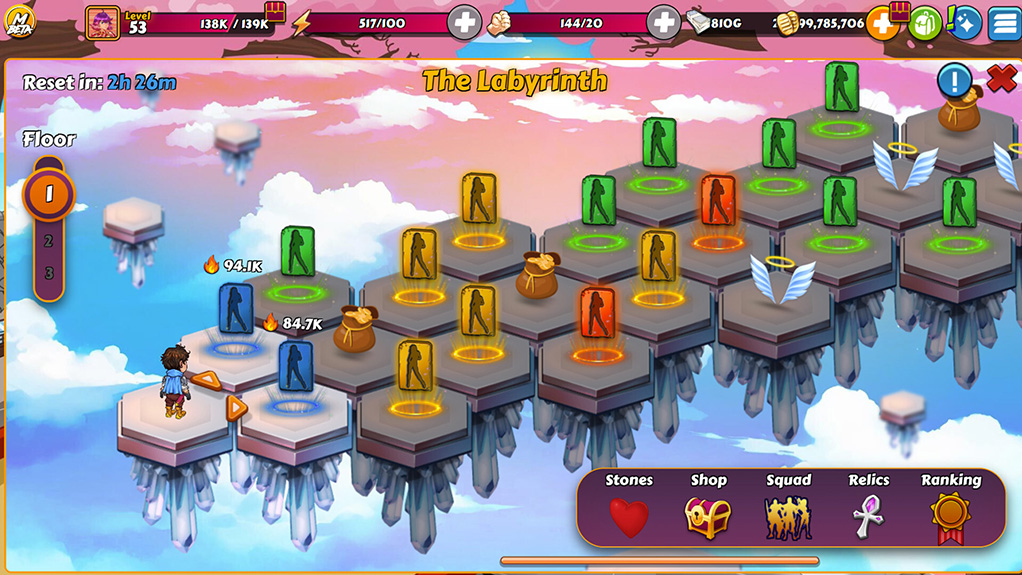Open the blue sparkle icon with exclamation
The height and width of the screenshot is (575, 1022).
click(964, 22)
